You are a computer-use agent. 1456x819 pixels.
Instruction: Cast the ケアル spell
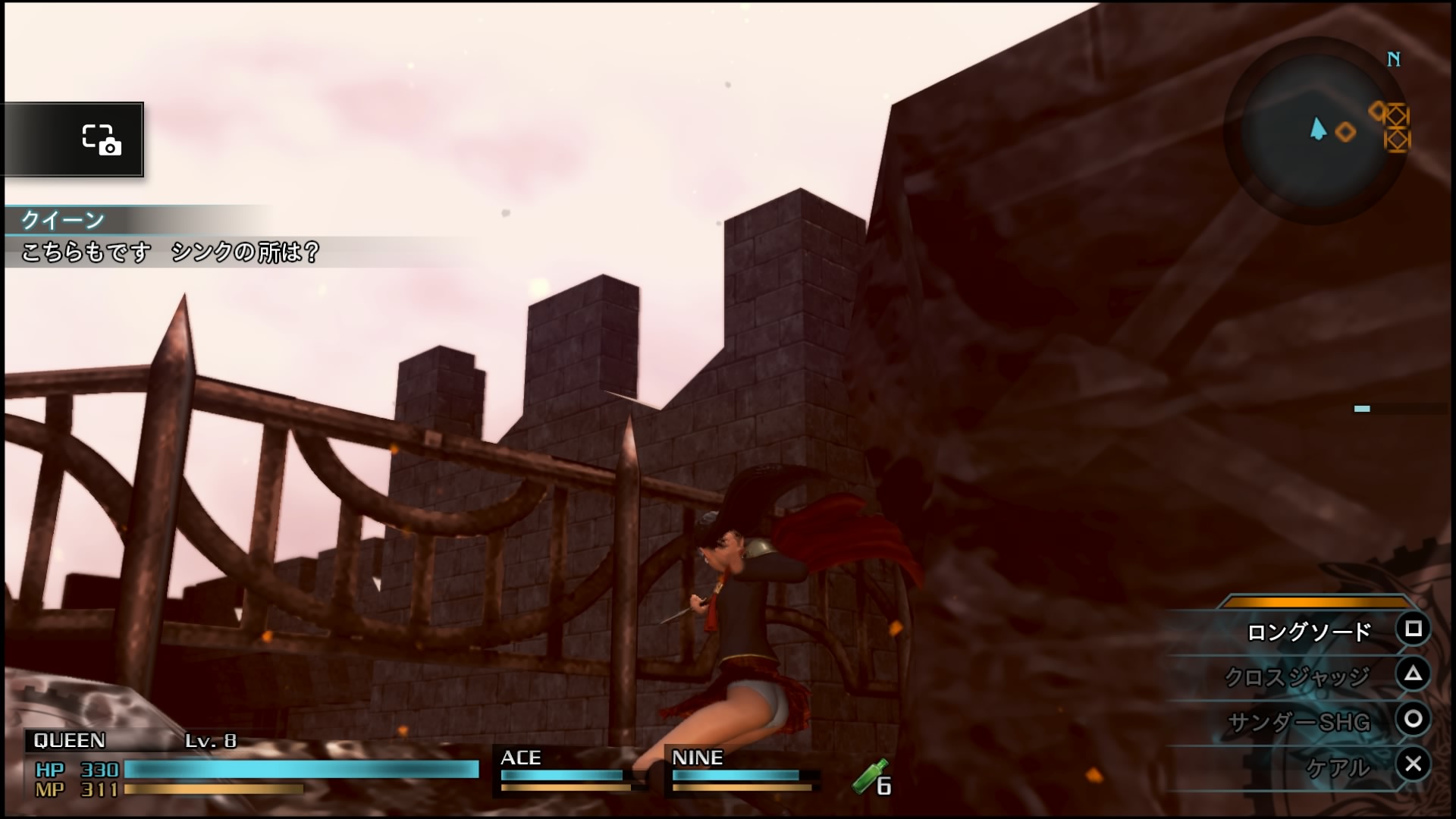click(1338, 767)
